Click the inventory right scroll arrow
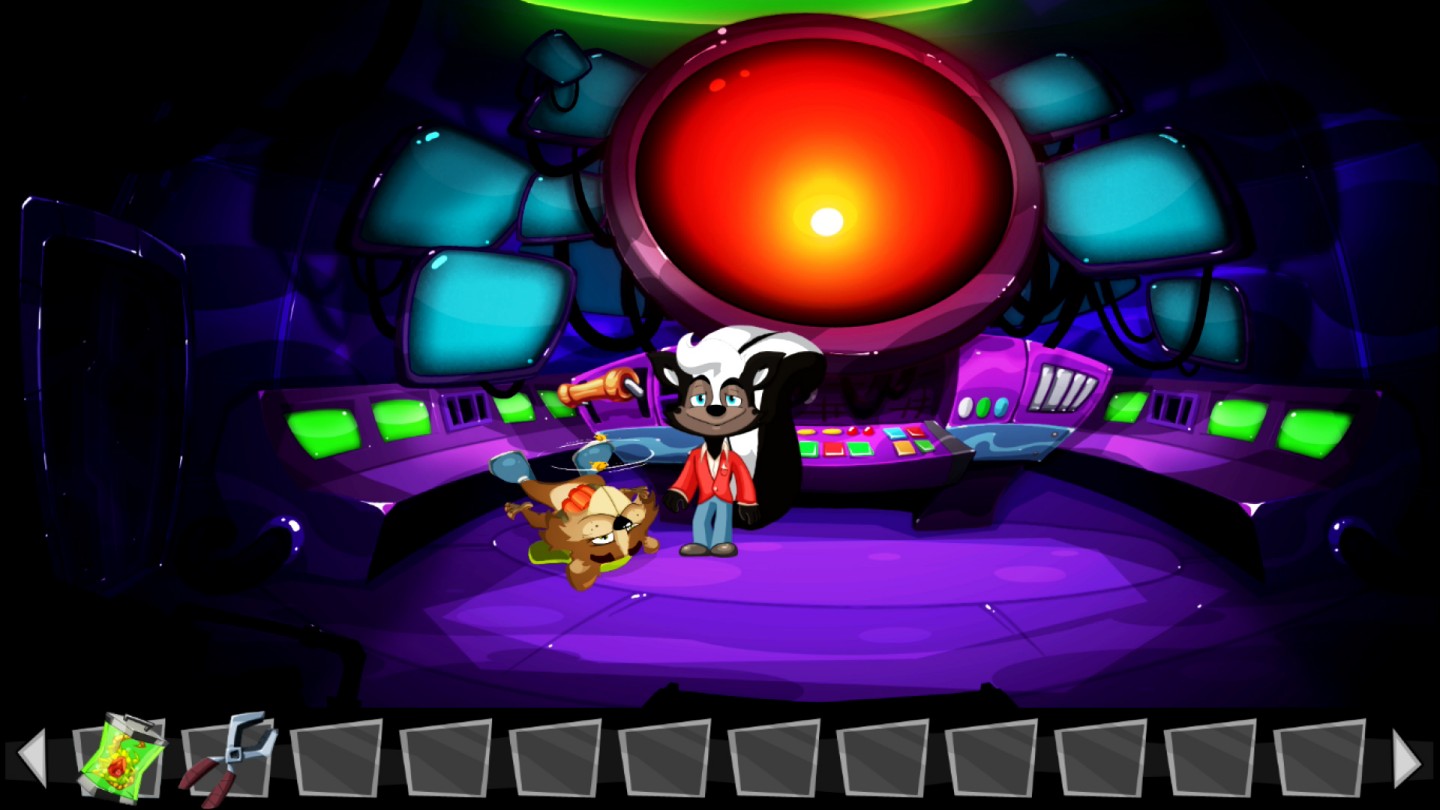 pos(1406,759)
